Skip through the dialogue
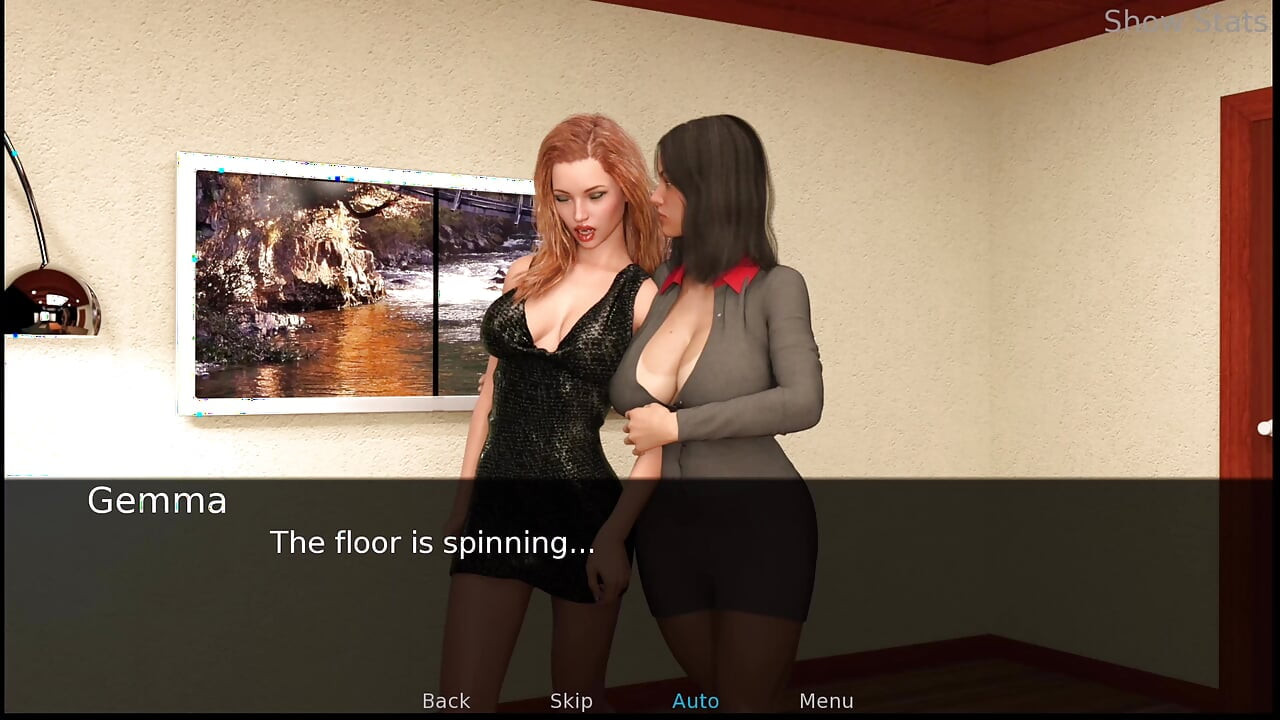The image size is (1280, 720). click(x=571, y=701)
